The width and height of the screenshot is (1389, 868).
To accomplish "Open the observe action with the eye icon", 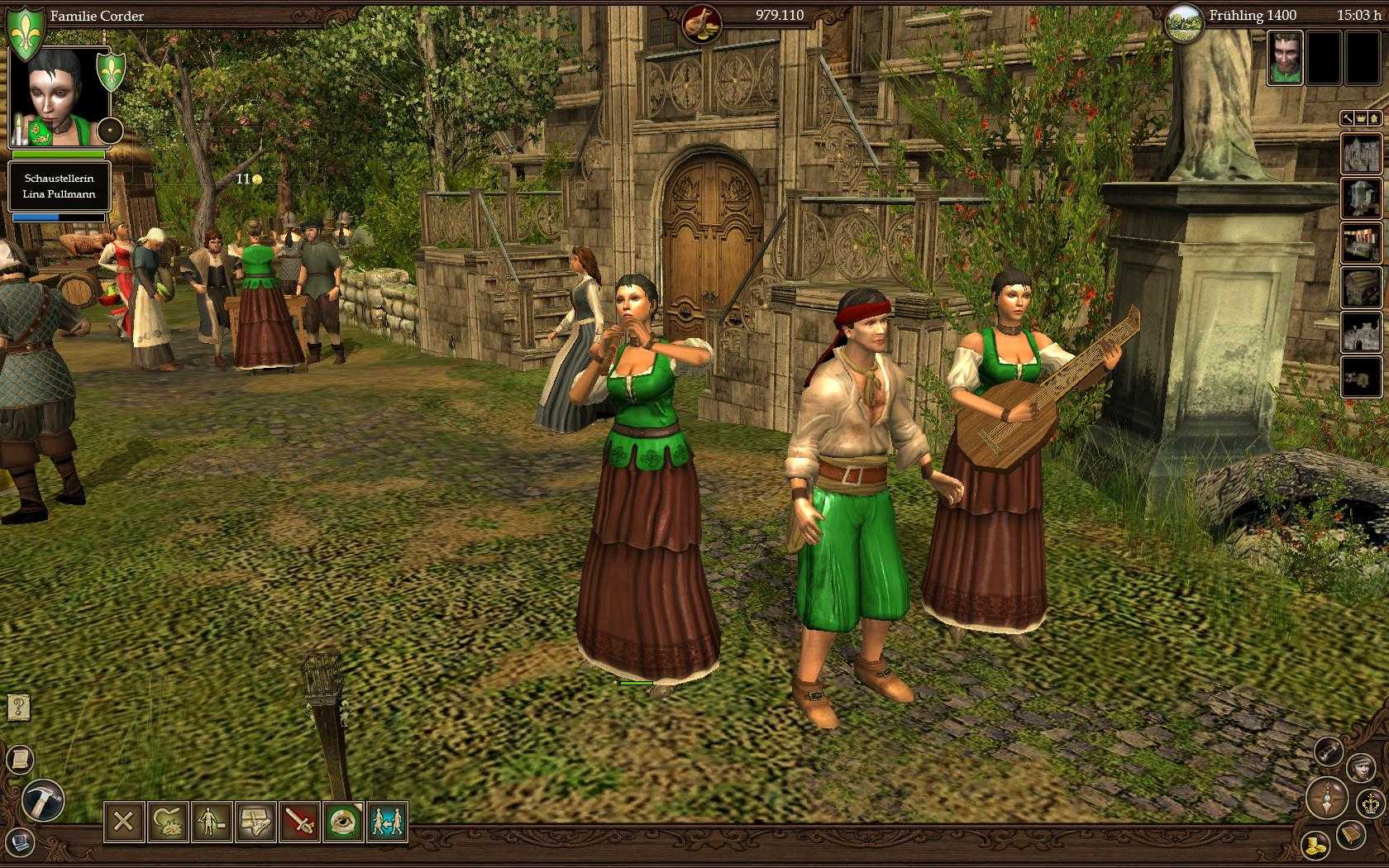I will point(345,821).
